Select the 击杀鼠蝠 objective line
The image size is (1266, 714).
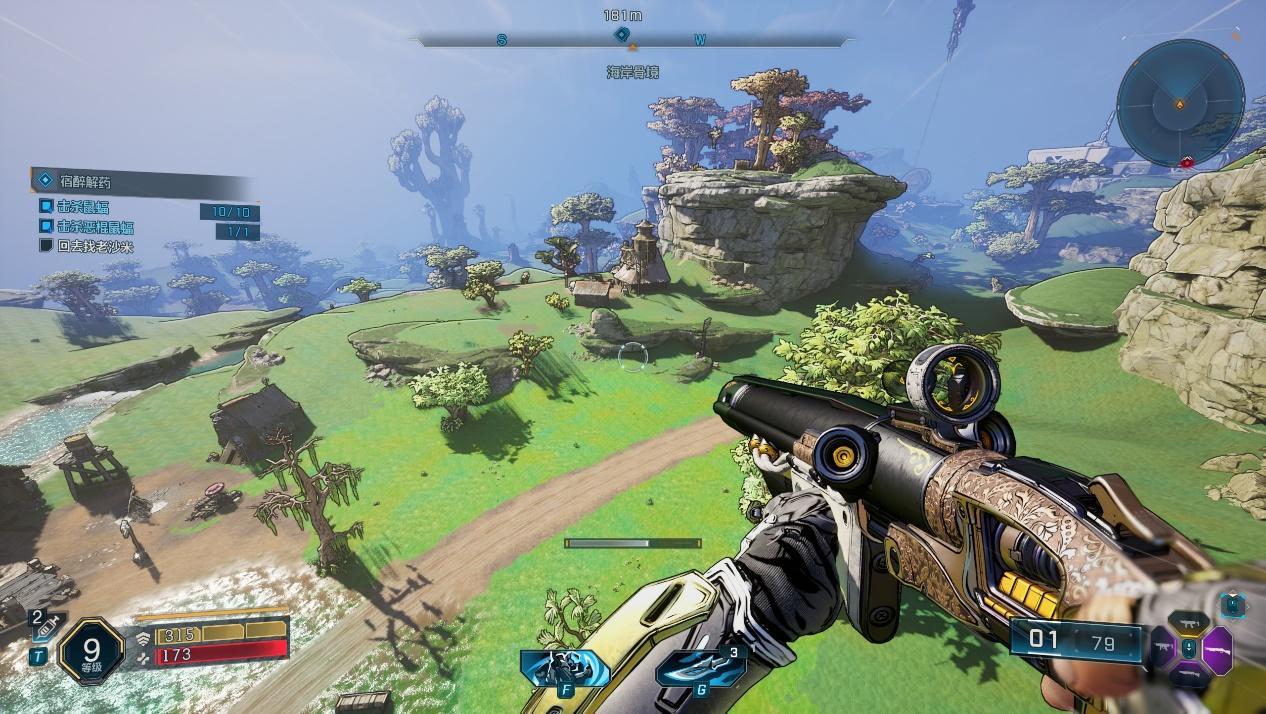82,206
